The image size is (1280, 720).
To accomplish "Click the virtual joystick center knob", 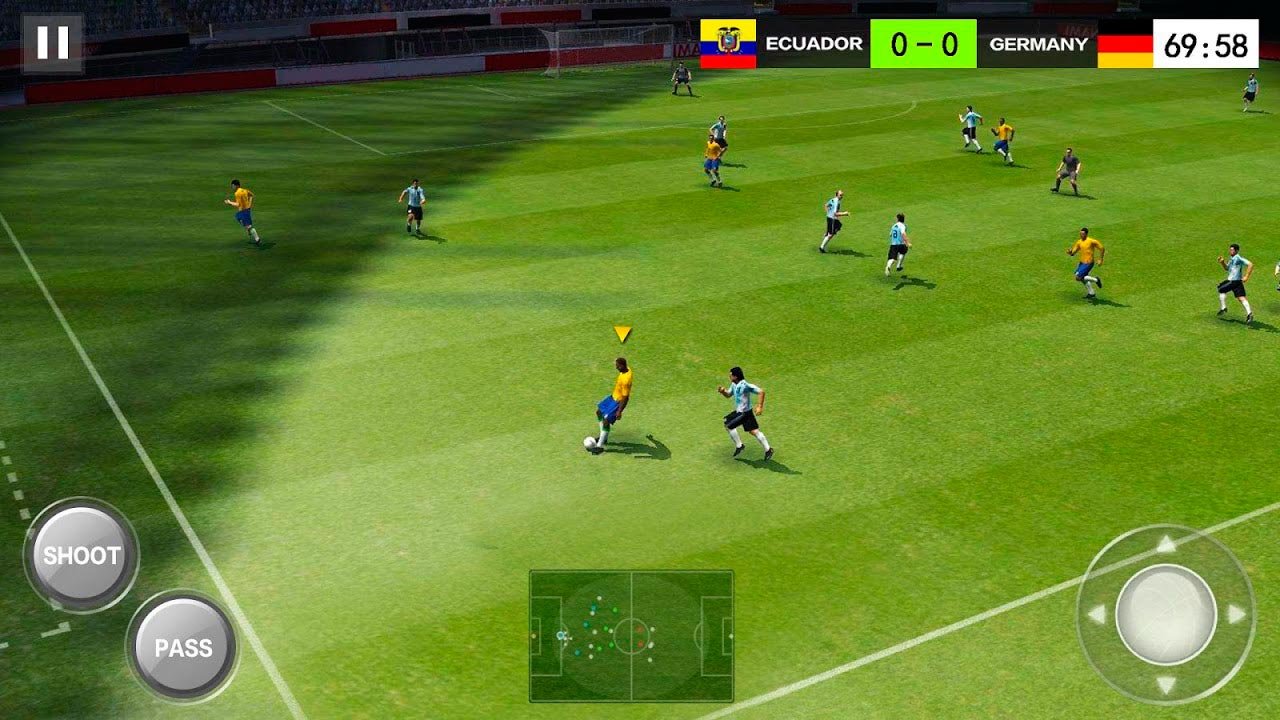I will [1166, 614].
